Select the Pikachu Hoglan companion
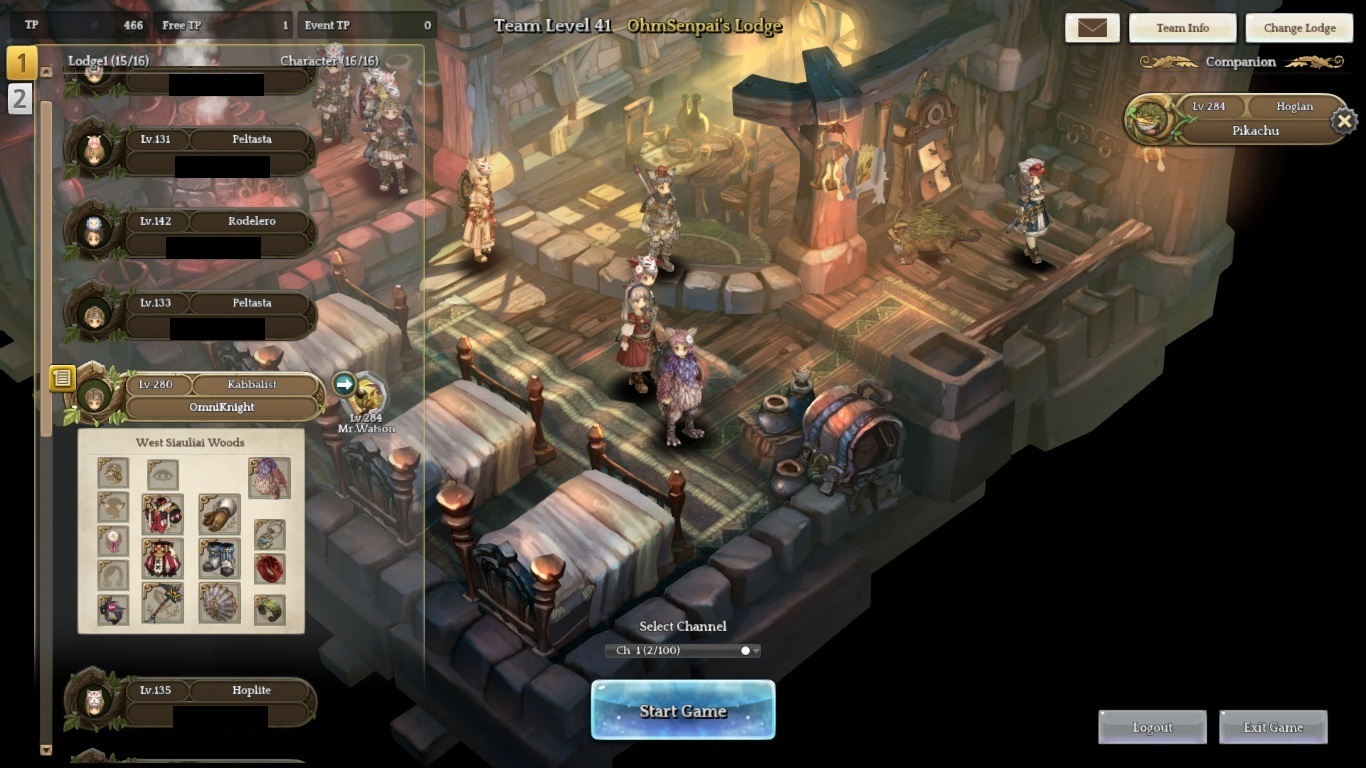1366x768 pixels. 1240,120
